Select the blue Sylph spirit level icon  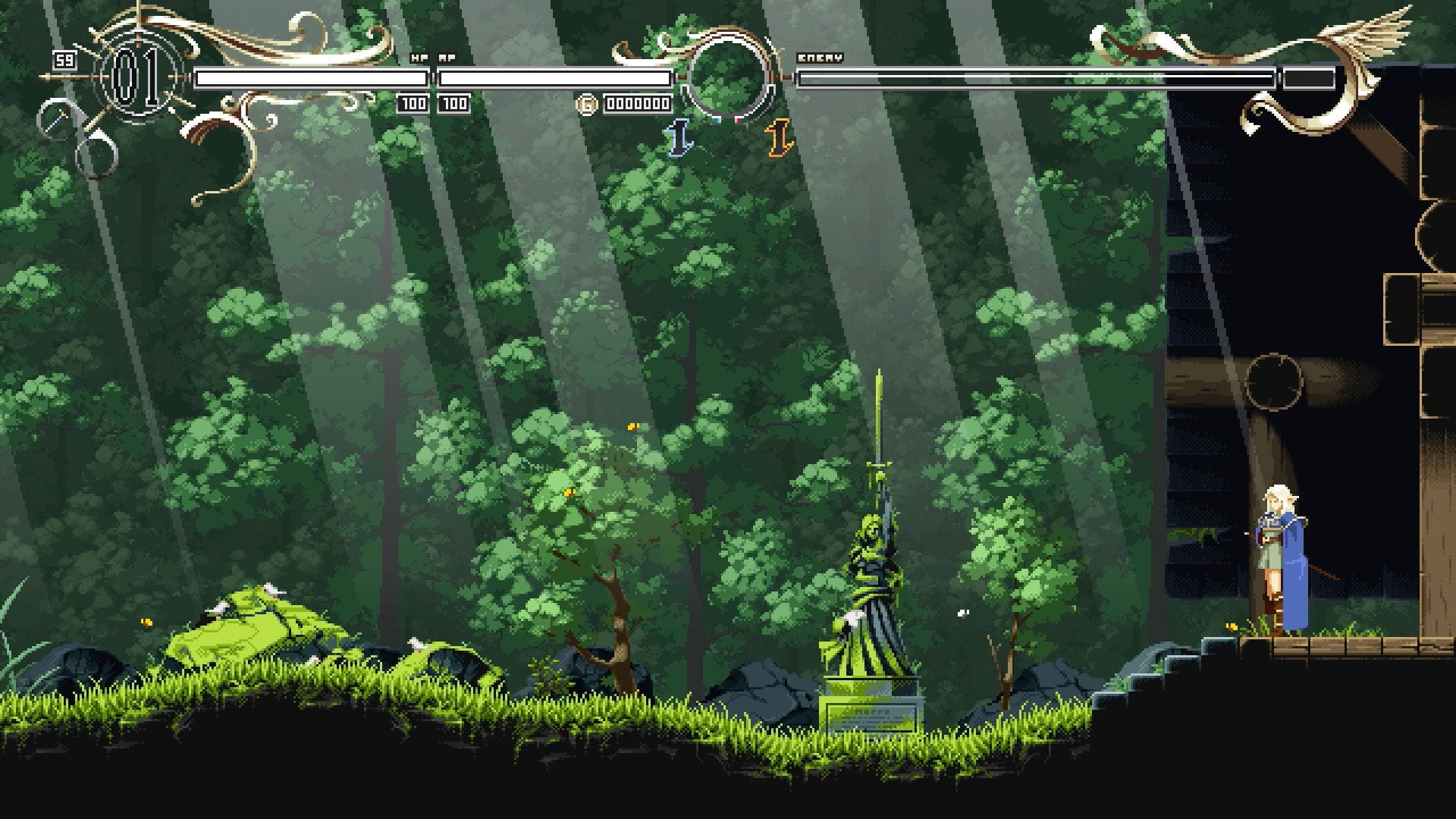679,140
